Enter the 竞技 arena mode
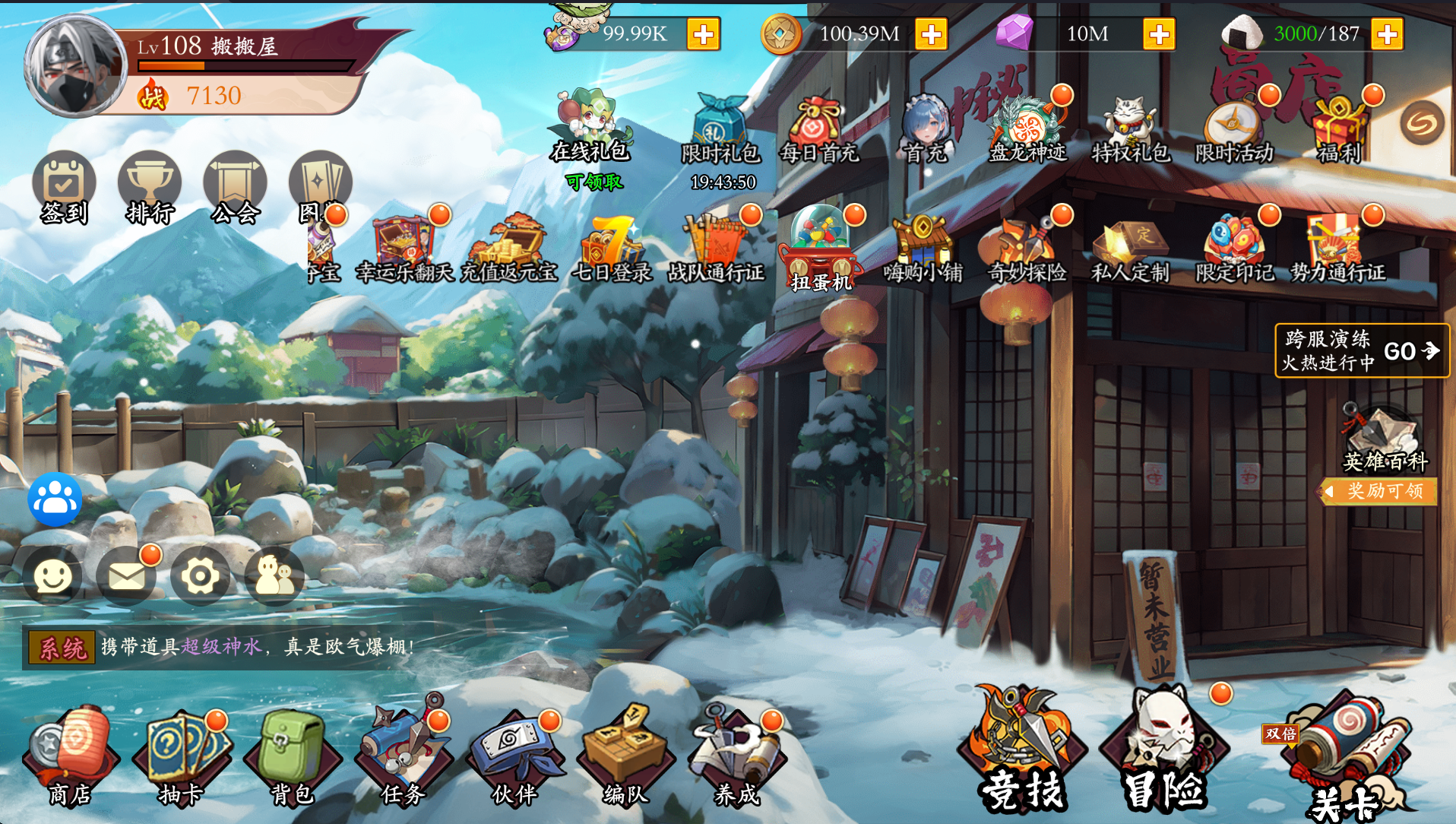This screenshot has width=1456, height=824. click(x=1021, y=749)
